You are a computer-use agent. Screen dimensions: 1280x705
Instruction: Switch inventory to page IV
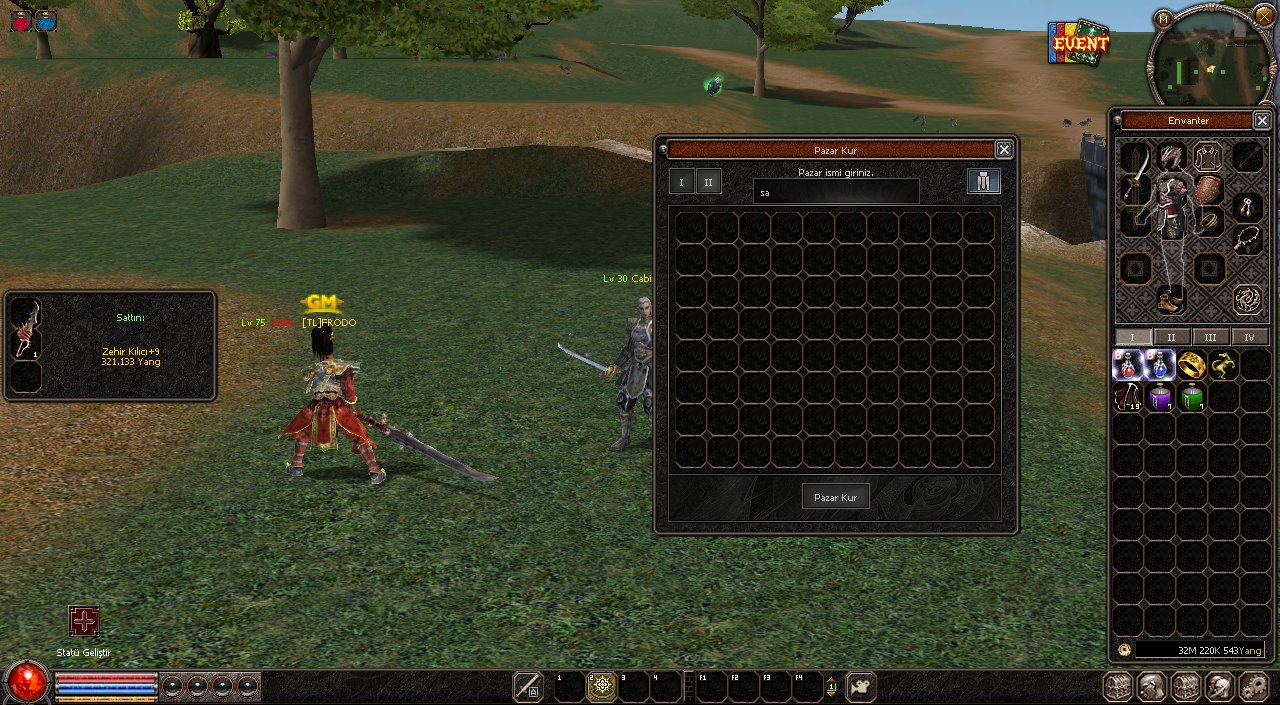click(1249, 338)
